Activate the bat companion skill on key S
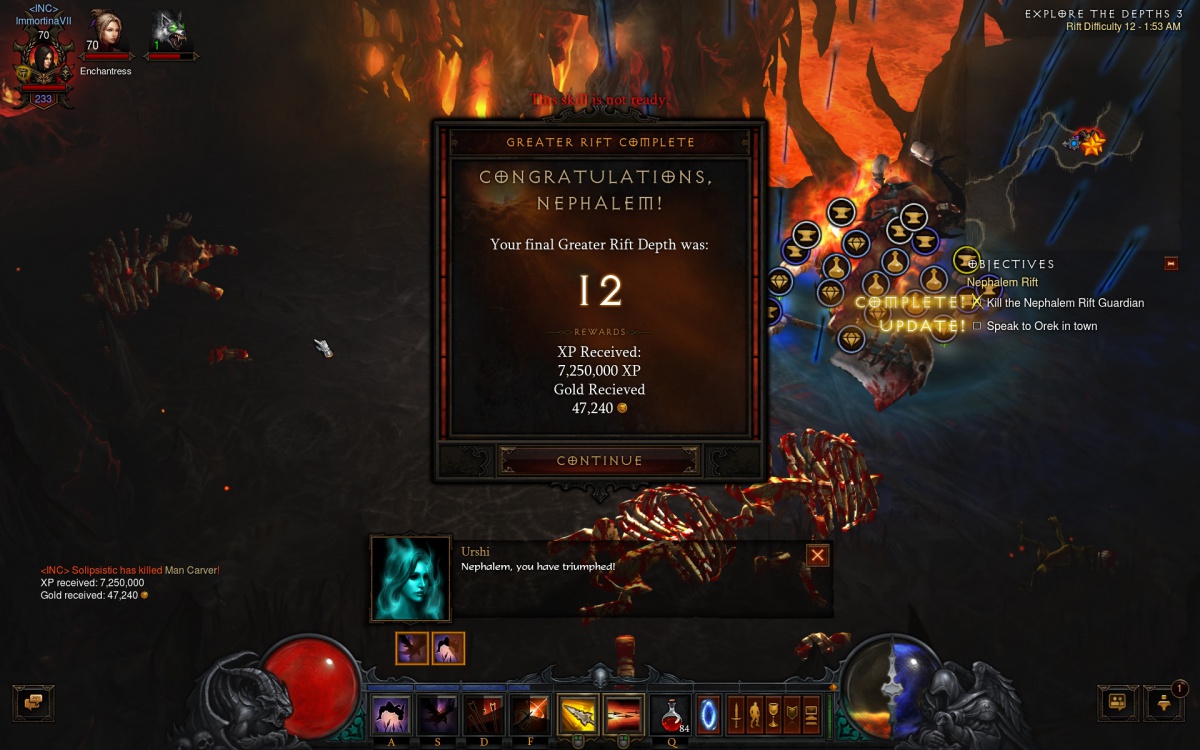Image resolution: width=1200 pixels, height=750 pixels. (437, 716)
